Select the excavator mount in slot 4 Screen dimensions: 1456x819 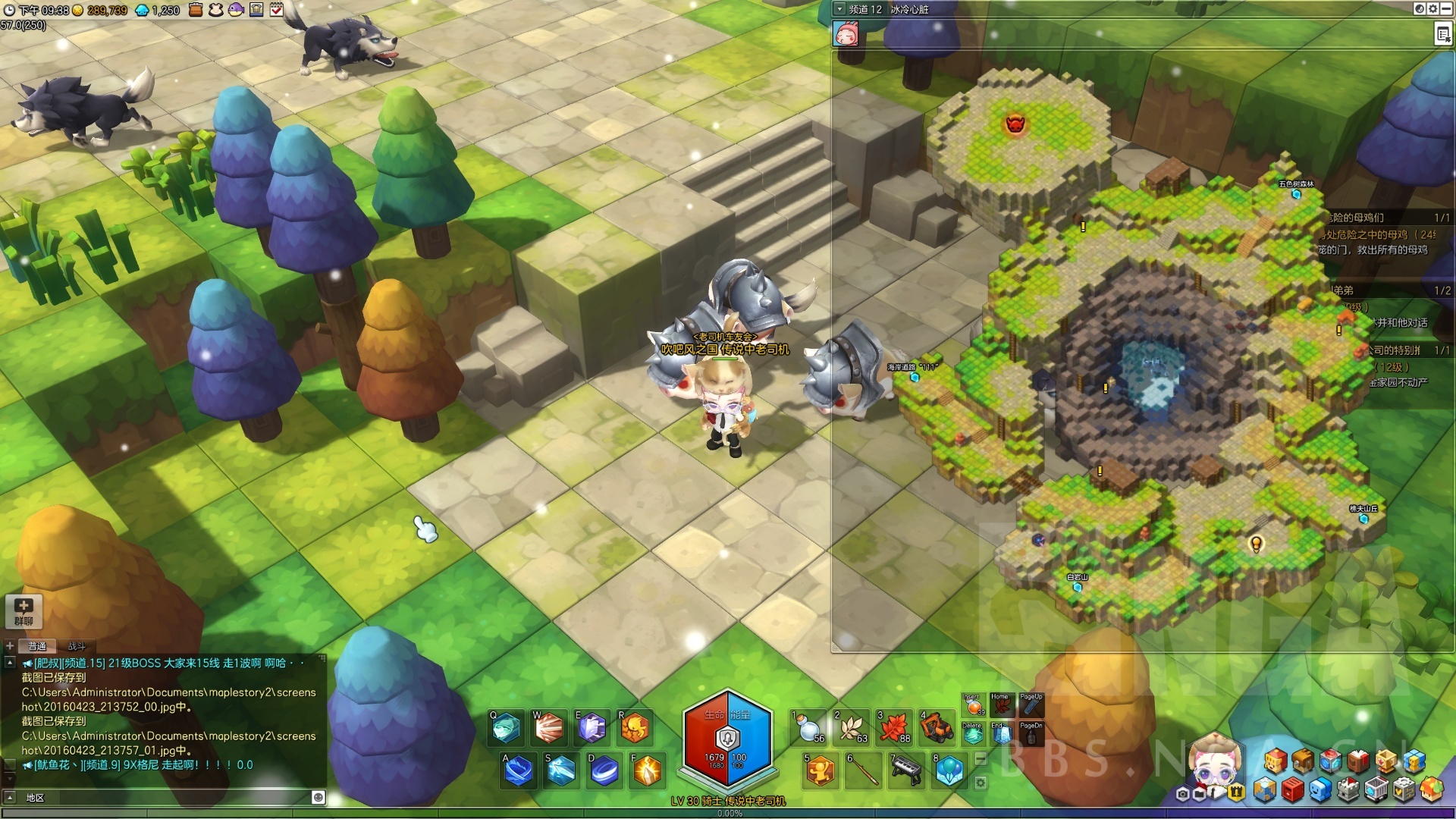pyautogui.click(x=937, y=728)
